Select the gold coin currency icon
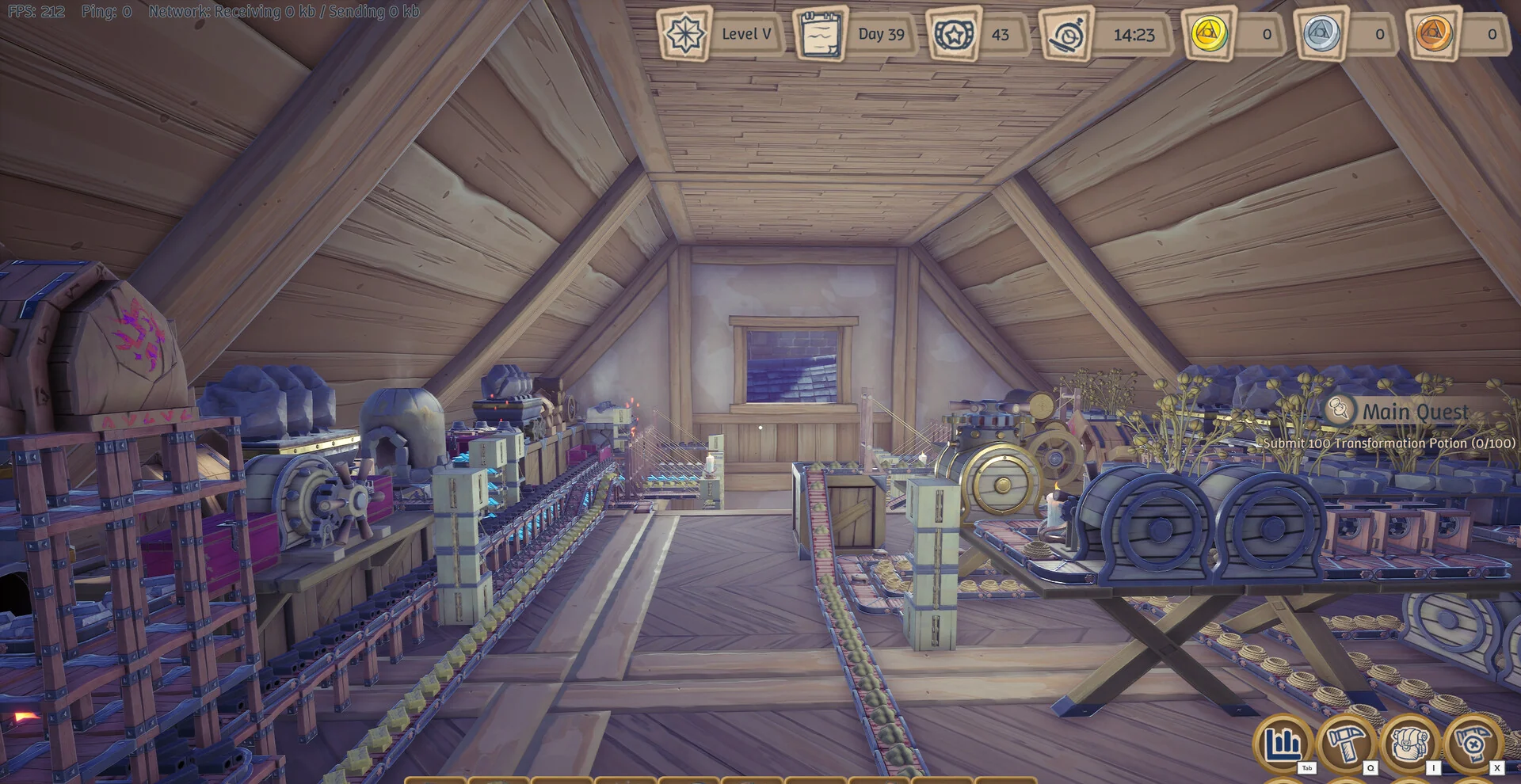 [1209, 34]
